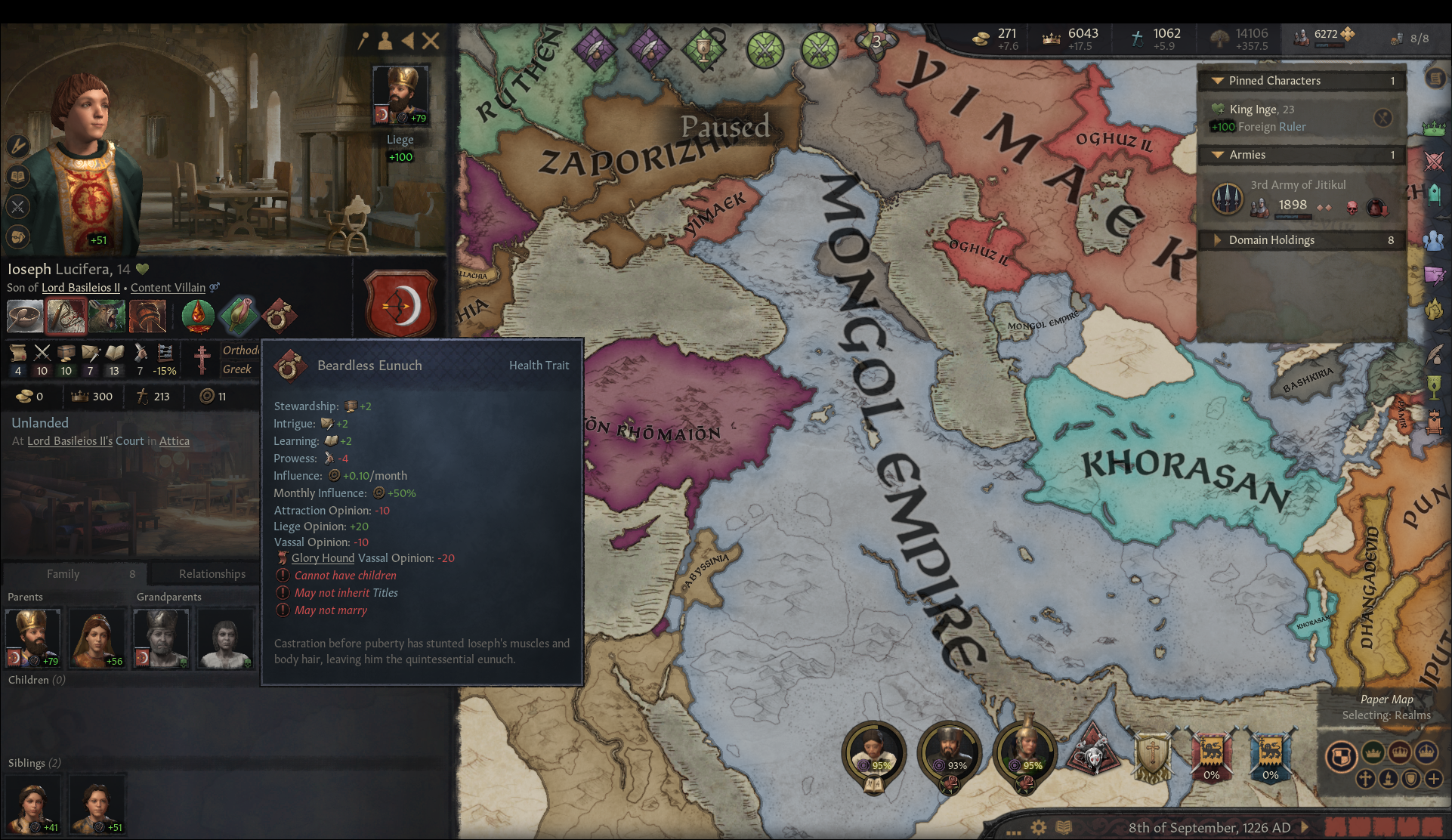Unpin King Inge from Pinned Characters
Viewport: 1452px width, 840px height.
pyautogui.click(x=1384, y=118)
